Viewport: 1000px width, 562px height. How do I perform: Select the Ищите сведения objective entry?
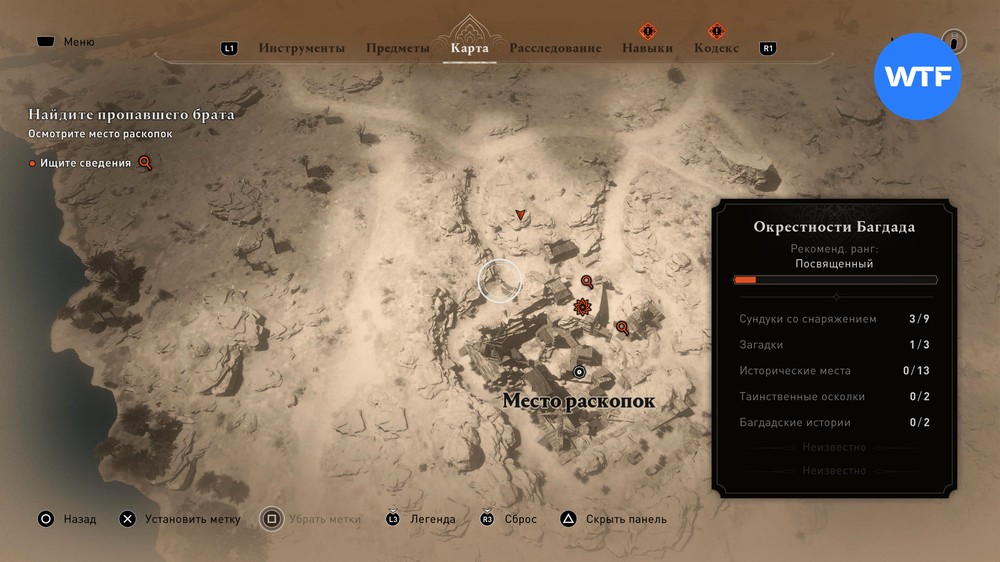click(x=86, y=163)
